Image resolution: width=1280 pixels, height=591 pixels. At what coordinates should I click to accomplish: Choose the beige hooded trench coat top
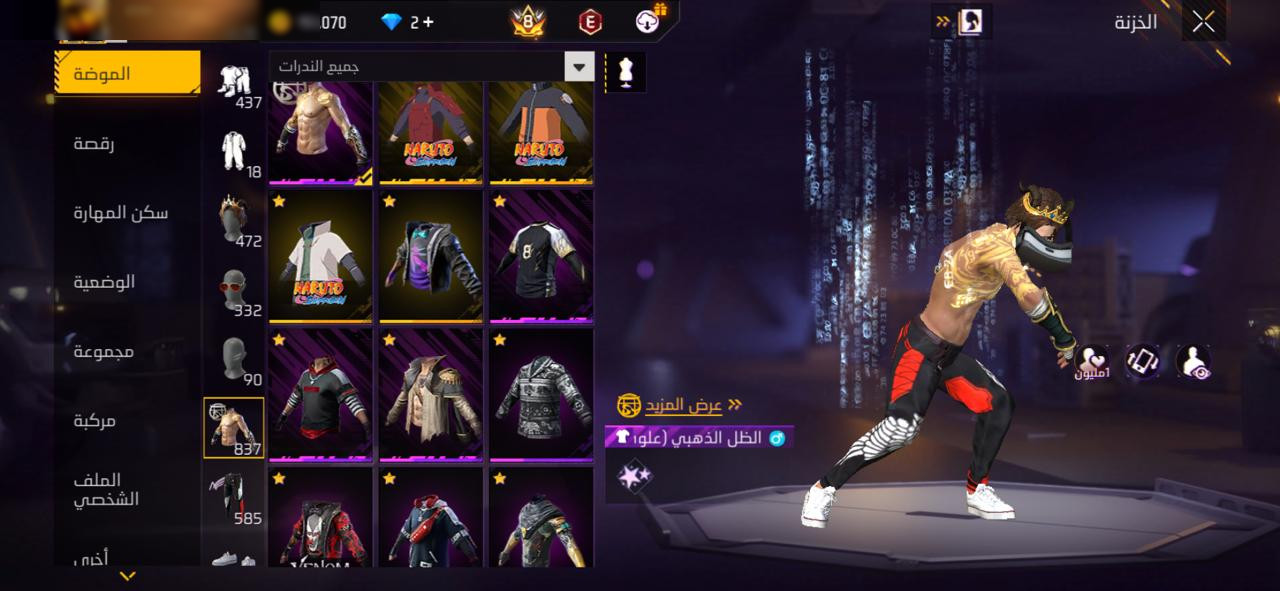point(430,394)
